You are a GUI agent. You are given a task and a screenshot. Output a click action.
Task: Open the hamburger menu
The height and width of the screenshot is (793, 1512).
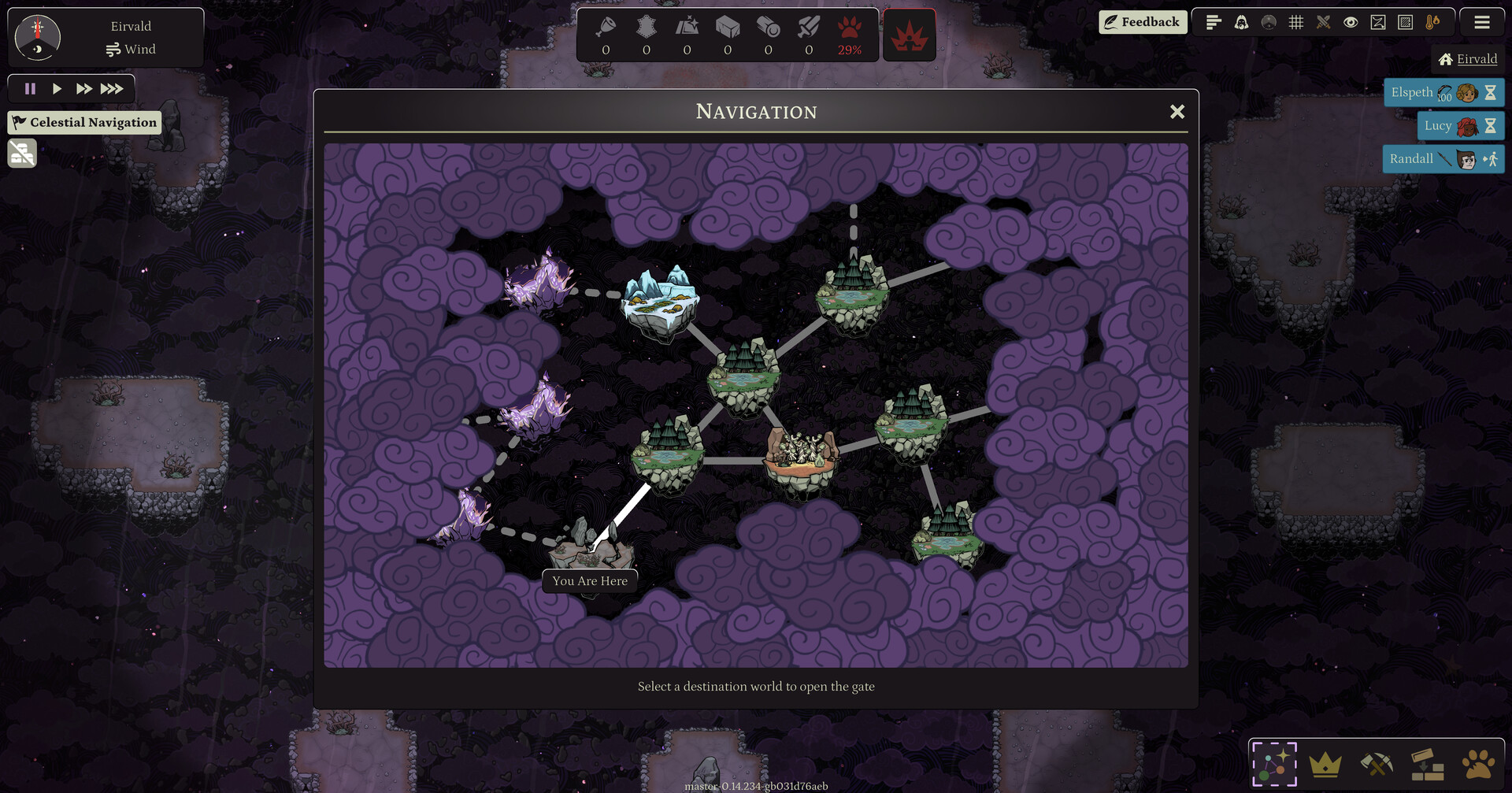click(x=1482, y=22)
